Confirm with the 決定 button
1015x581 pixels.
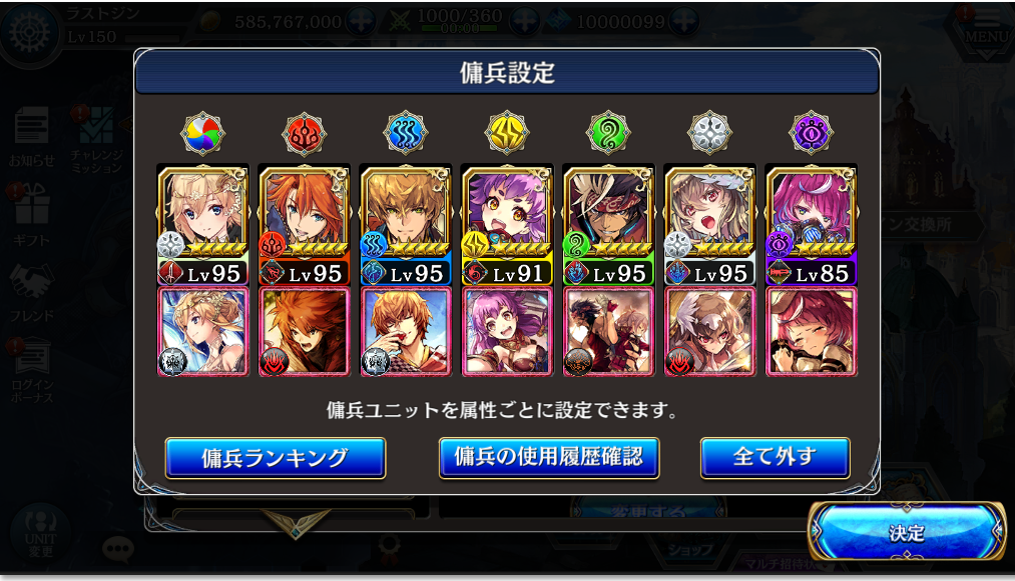907,533
